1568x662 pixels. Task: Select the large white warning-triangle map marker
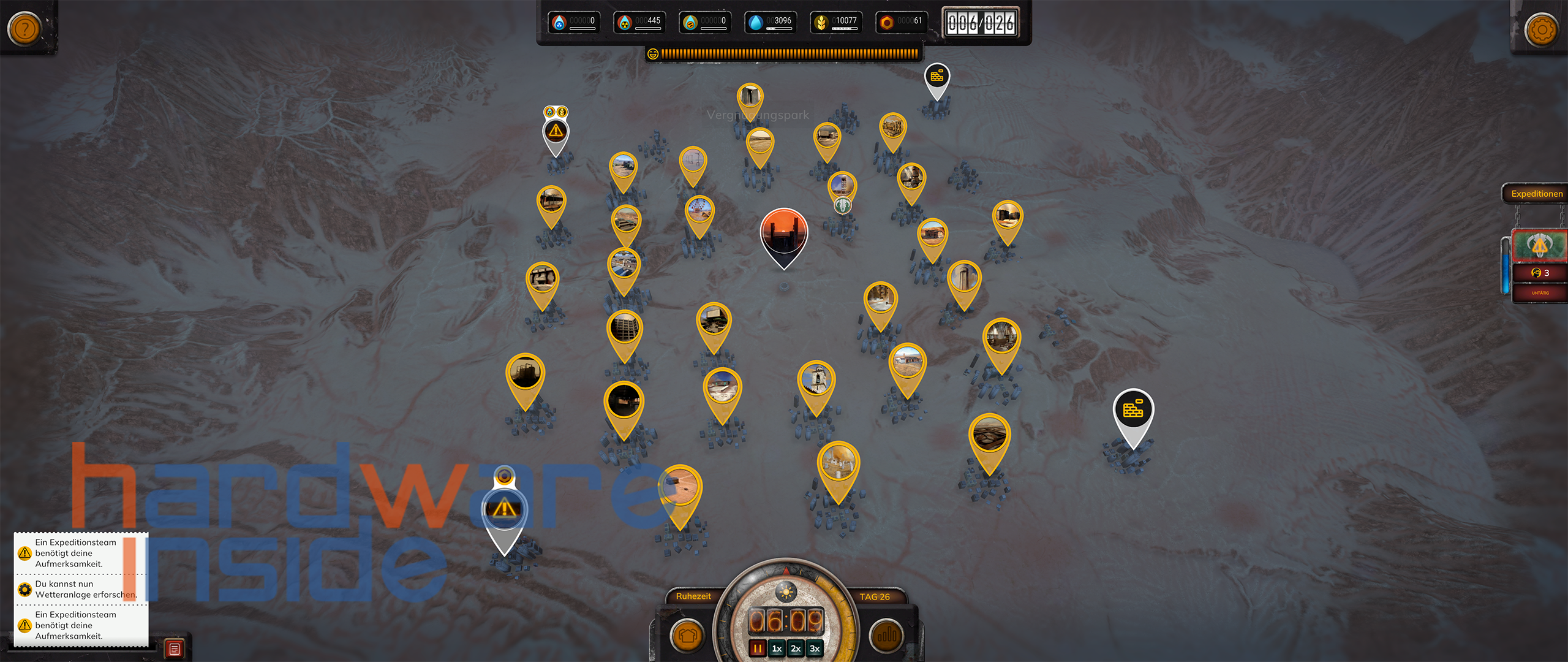[503, 510]
